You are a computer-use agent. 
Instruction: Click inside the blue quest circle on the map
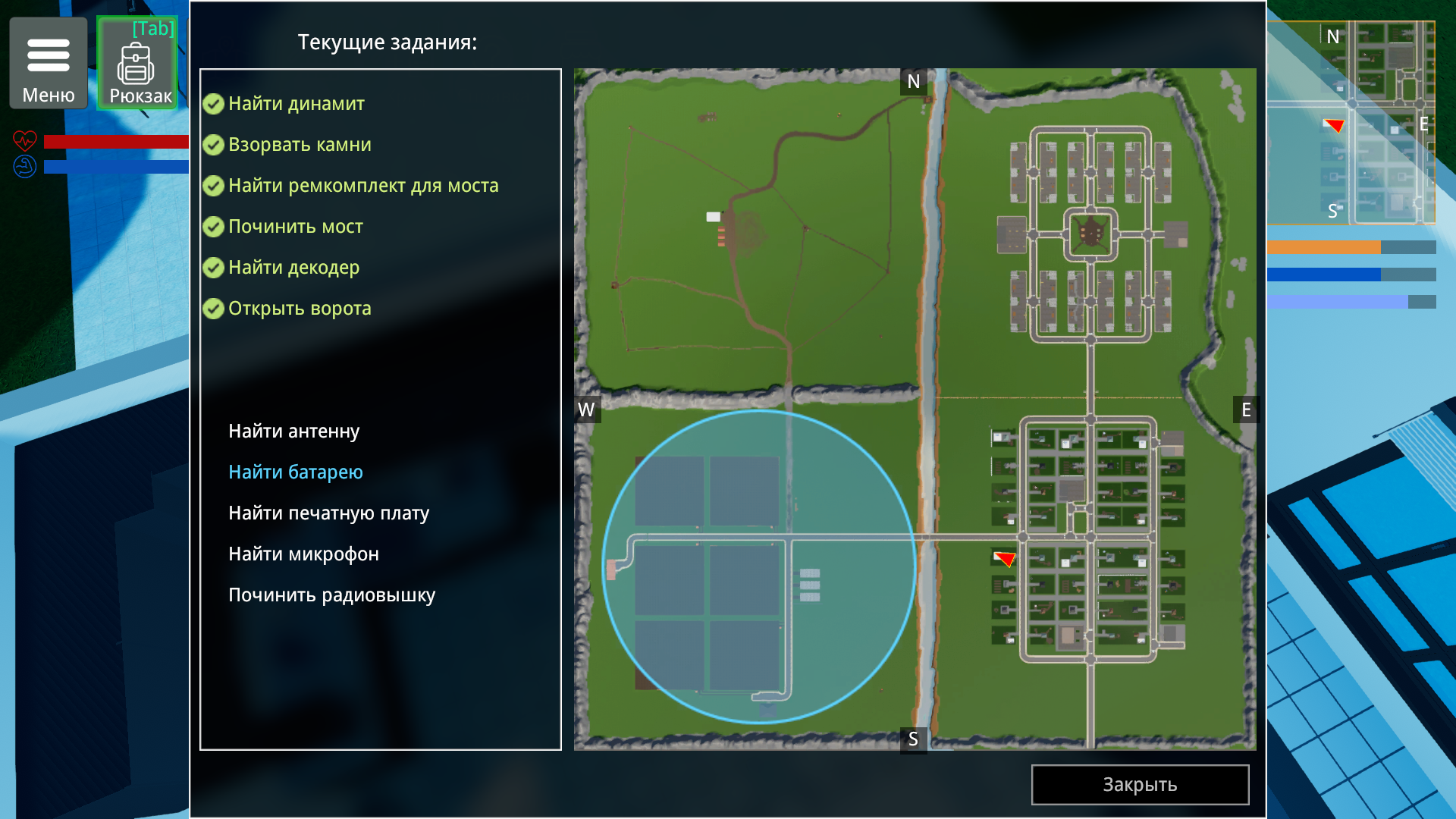(758, 565)
